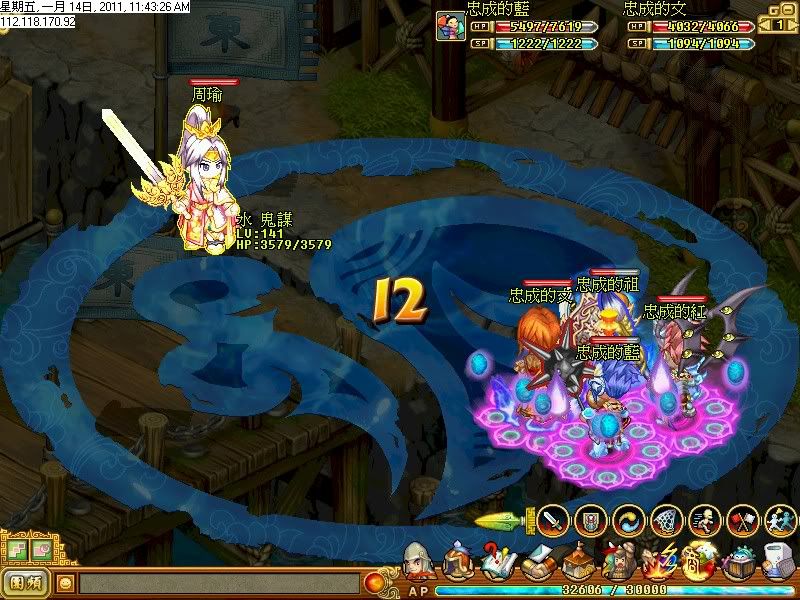The width and height of the screenshot is (800, 600).
Task: Click the two blue figures command
Action: [x=780, y=520]
